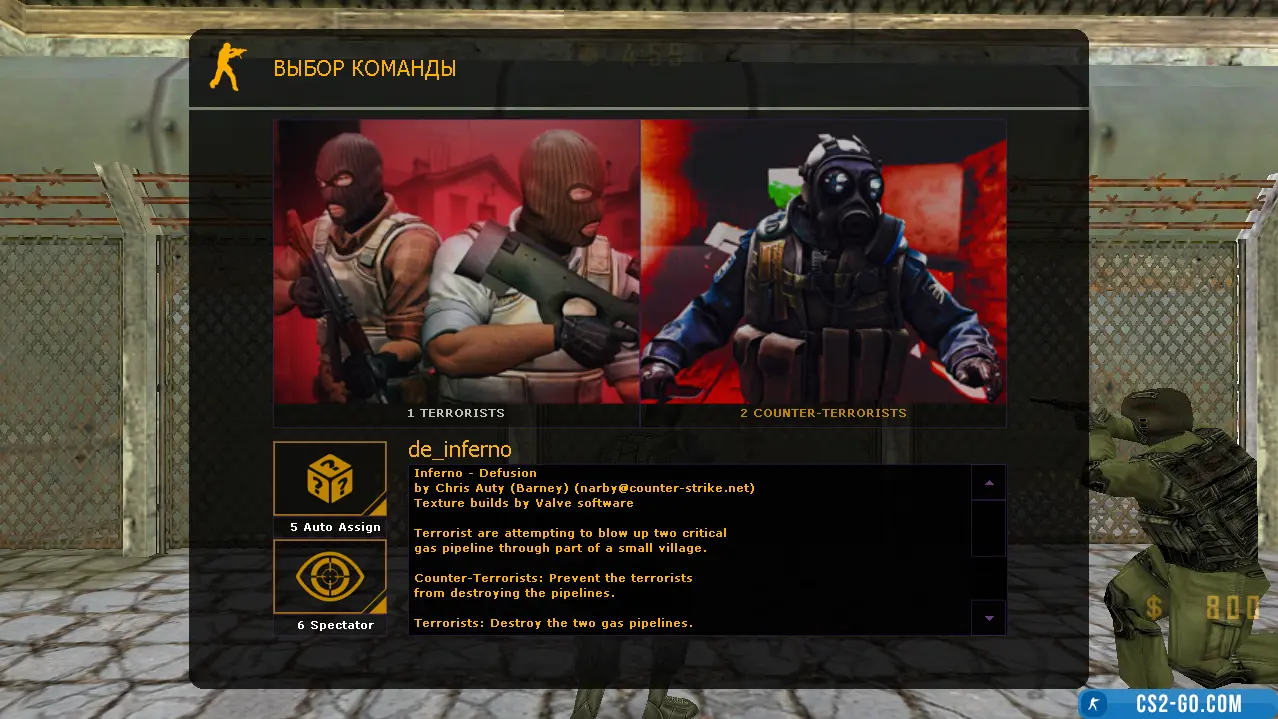Select Auto Assign dice button
Screen dimensions: 1278x719
(x=330, y=480)
